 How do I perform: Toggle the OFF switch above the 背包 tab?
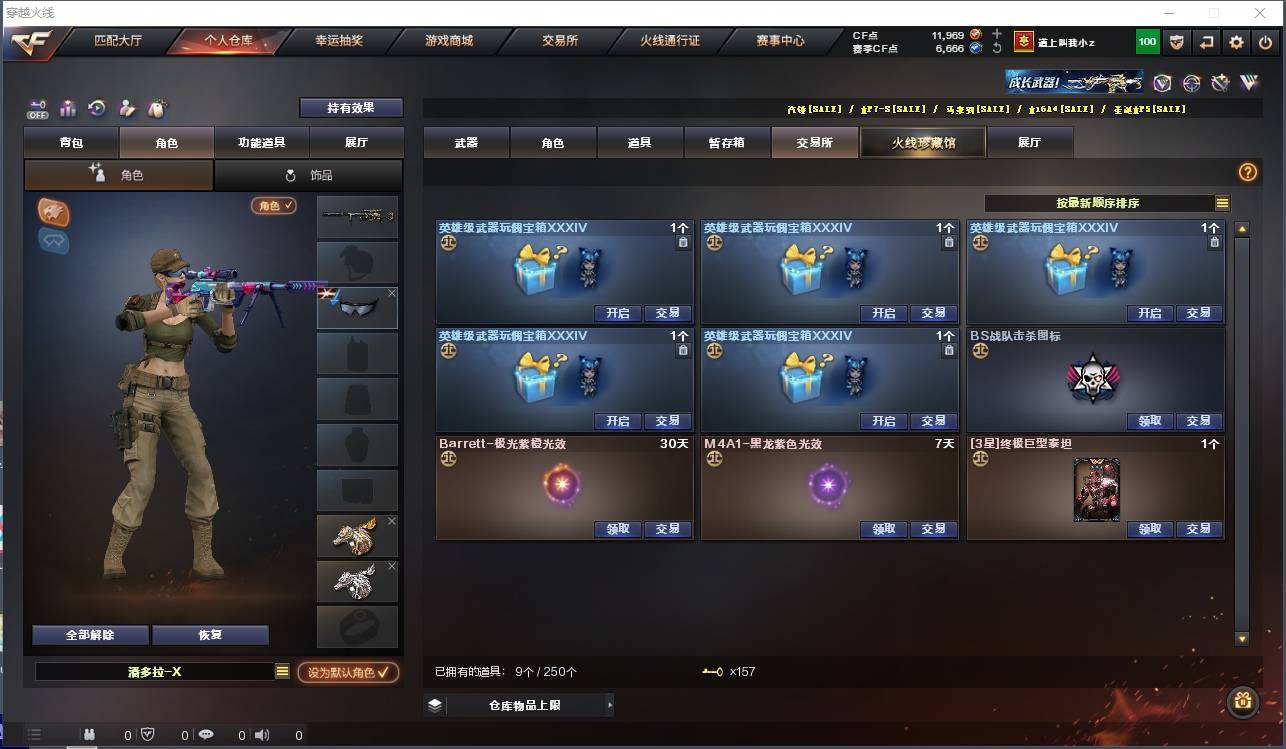pos(38,110)
